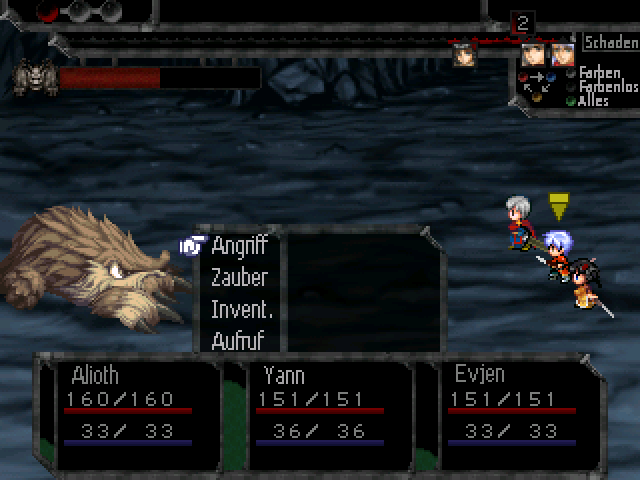Open the Invent. option
The width and height of the screenshot is (640, 480).
coord(241,310)
